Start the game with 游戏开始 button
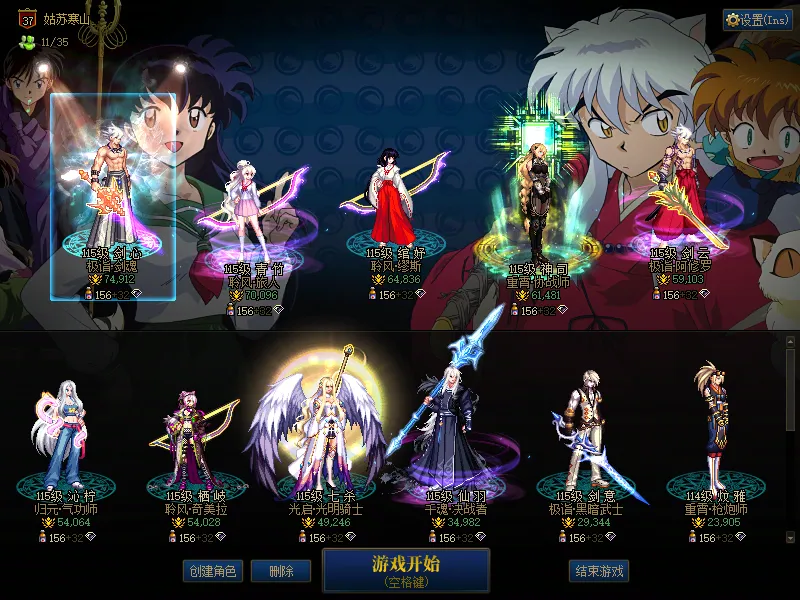 click(406, 571)
